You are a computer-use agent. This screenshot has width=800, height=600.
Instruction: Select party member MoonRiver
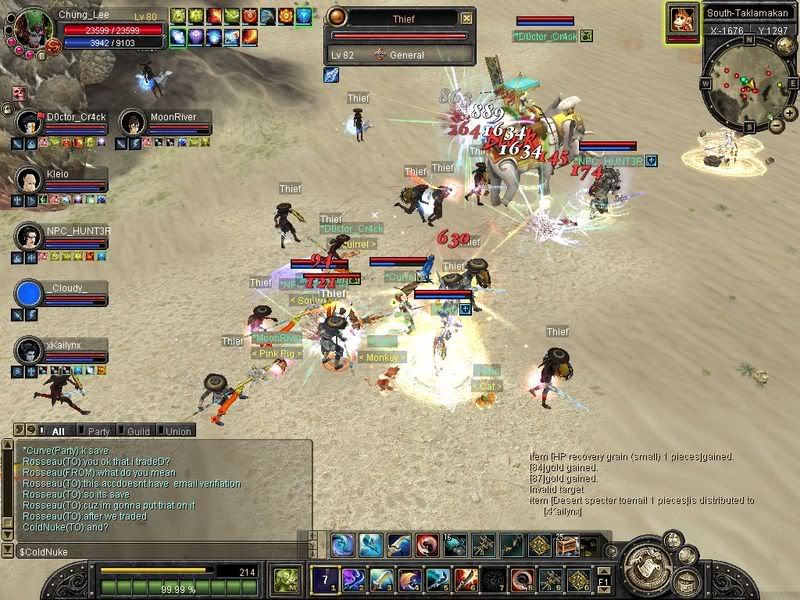coord(132,123)
